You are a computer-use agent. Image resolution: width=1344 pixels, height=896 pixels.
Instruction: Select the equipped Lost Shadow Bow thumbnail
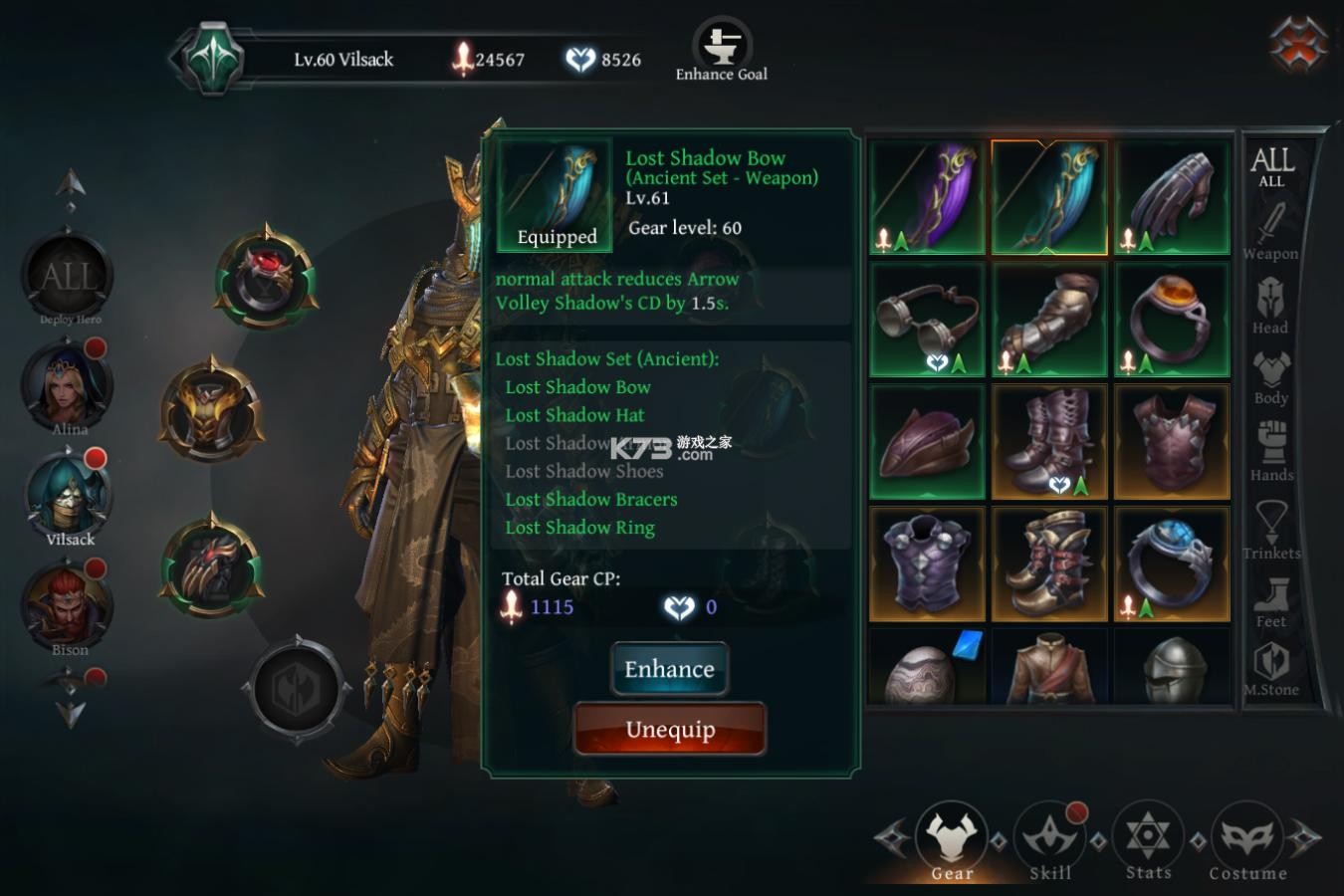(1048, 195)
